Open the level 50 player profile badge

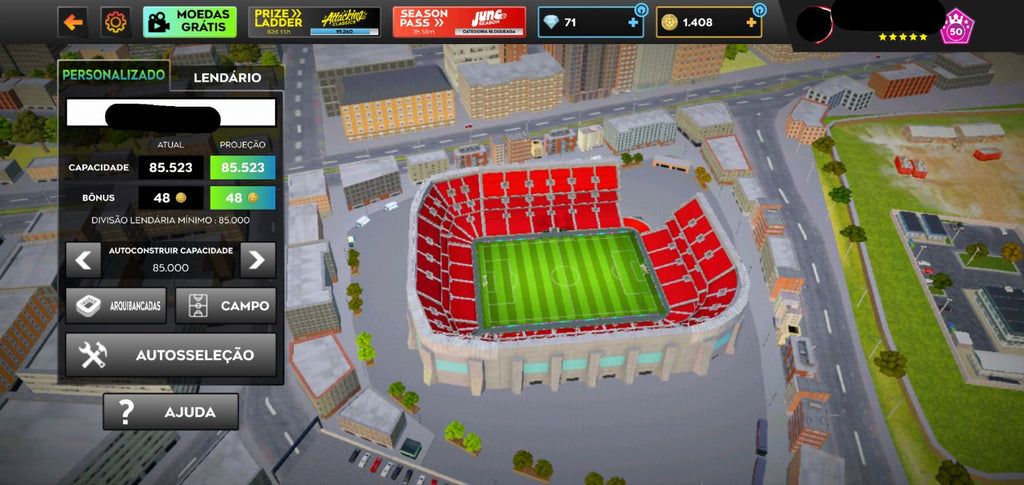955,26
